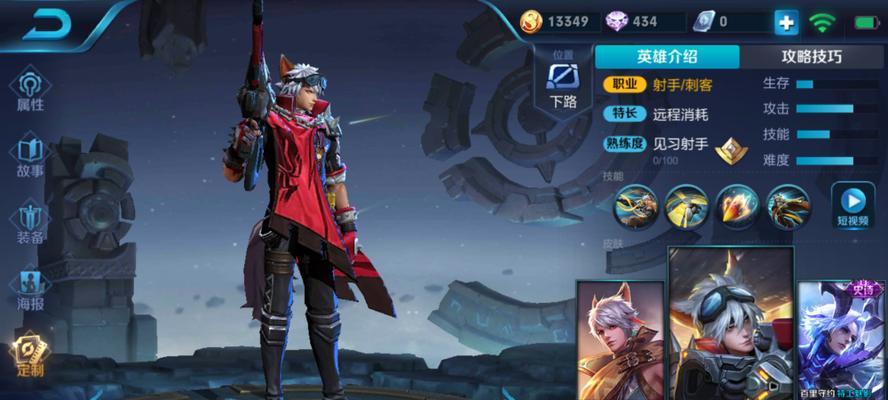Select the first skill icon with rifle
Screen dimensions: 888x400
tap(635, 206)
